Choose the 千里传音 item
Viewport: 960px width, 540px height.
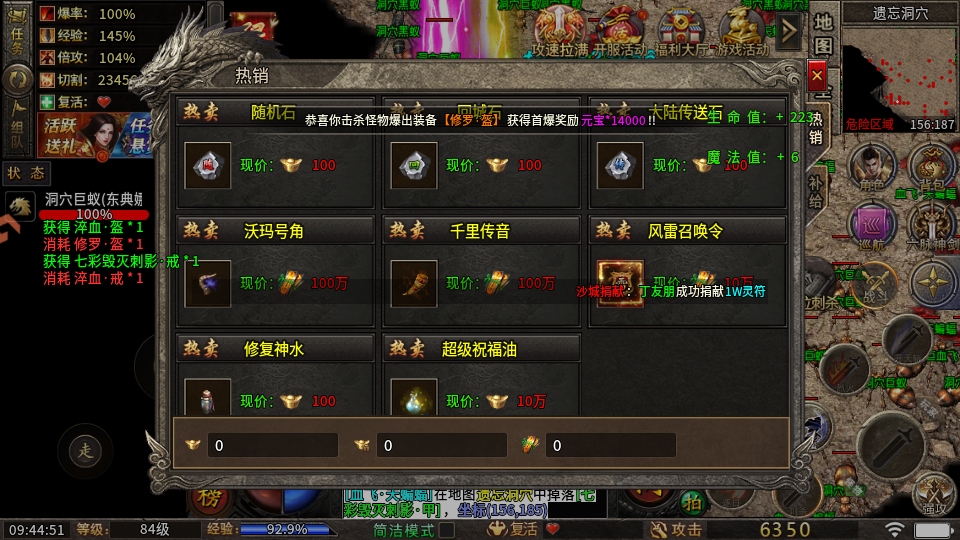(x=412, y=283)
